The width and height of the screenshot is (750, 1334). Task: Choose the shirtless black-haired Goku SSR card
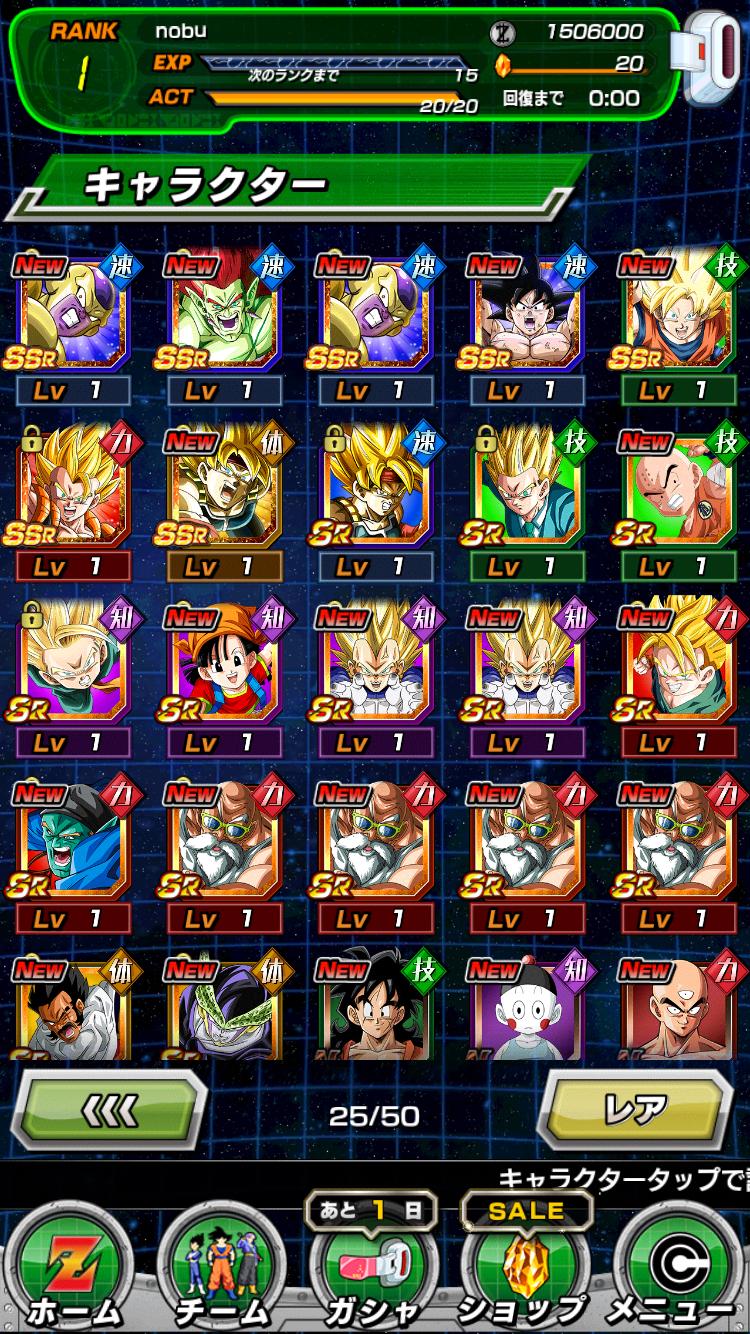[x=526, y=312]
